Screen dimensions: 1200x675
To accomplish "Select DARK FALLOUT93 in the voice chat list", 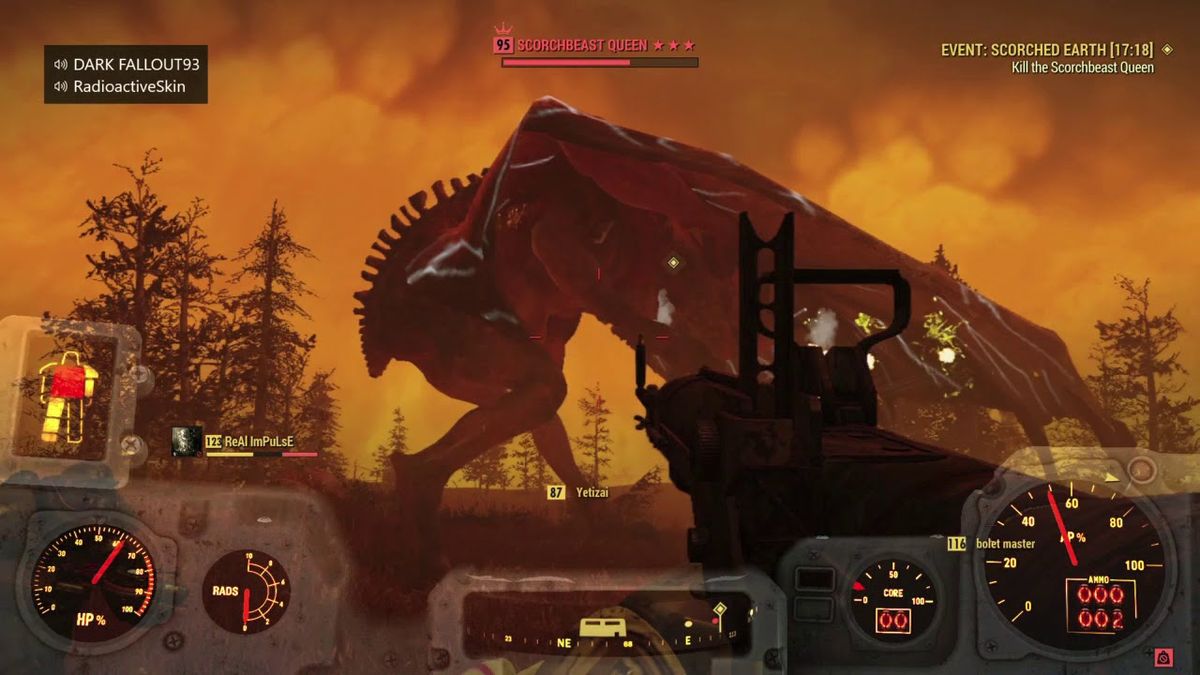I will (131, 64).
